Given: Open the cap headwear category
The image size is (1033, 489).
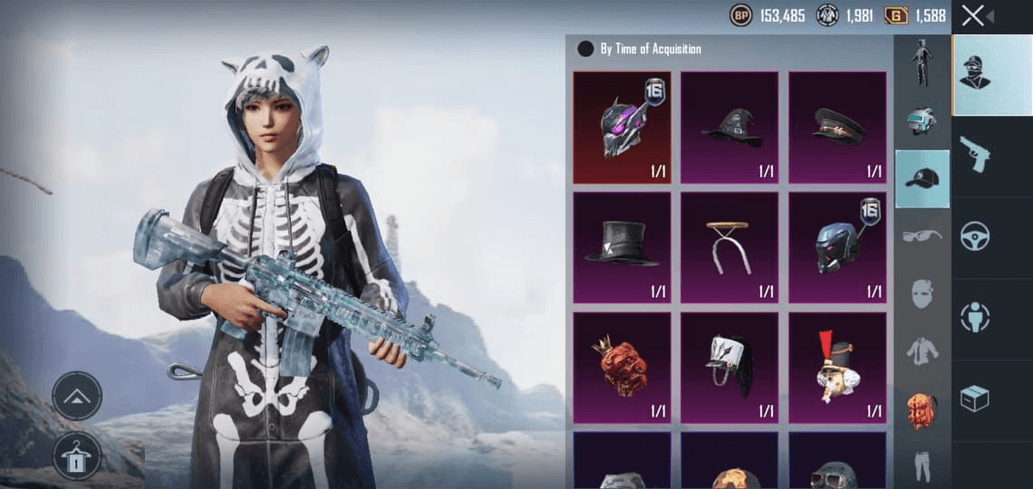Looking at the screenshot, I should 922,179.
